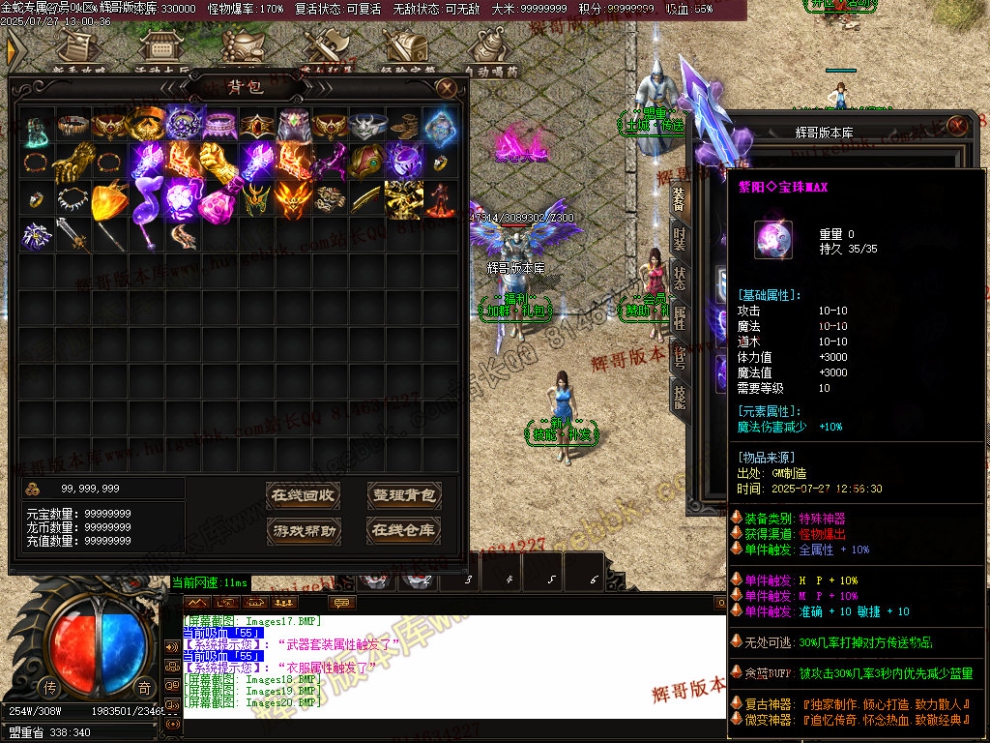Click the 在线回收 online recycle button
This screenshot has height=743, width=990.
304,495
